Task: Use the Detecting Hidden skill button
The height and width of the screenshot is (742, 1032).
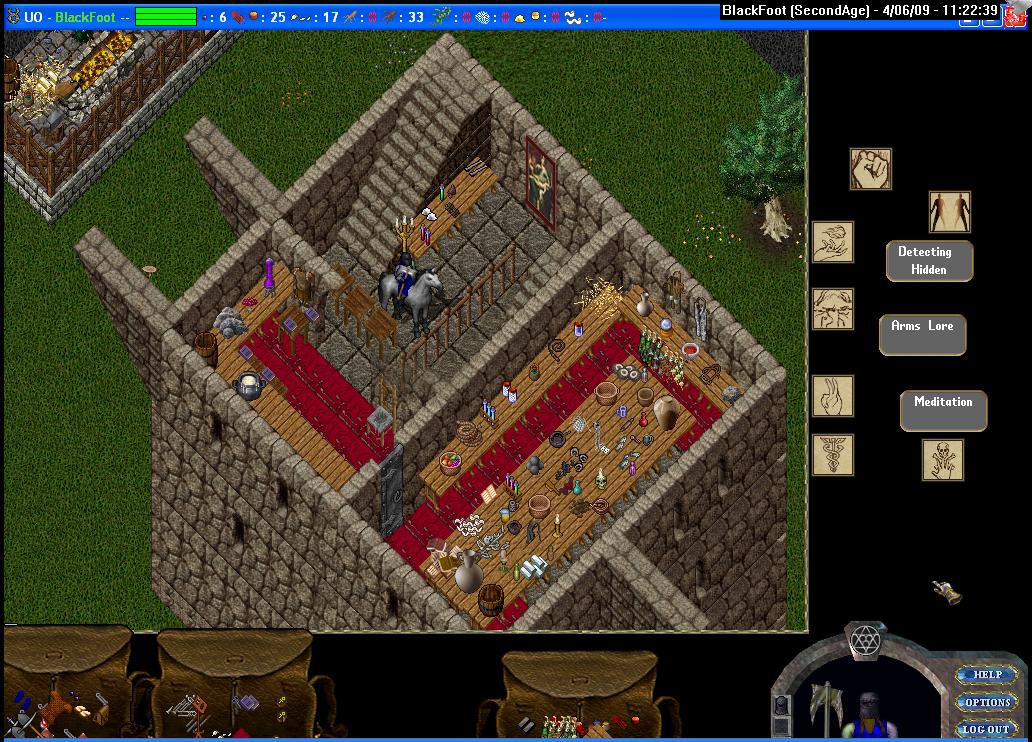Action: pos(929,260)
